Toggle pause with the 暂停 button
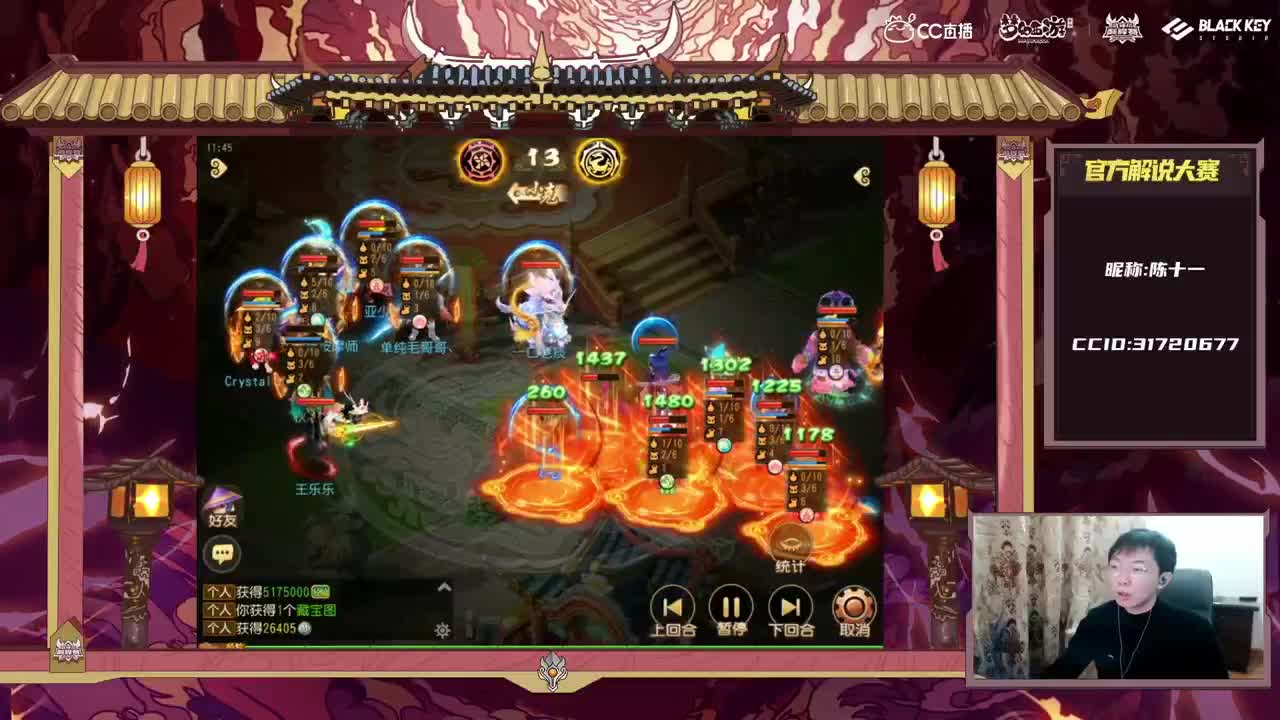The width and height of the screenshot is (1280, 720). 729,605
